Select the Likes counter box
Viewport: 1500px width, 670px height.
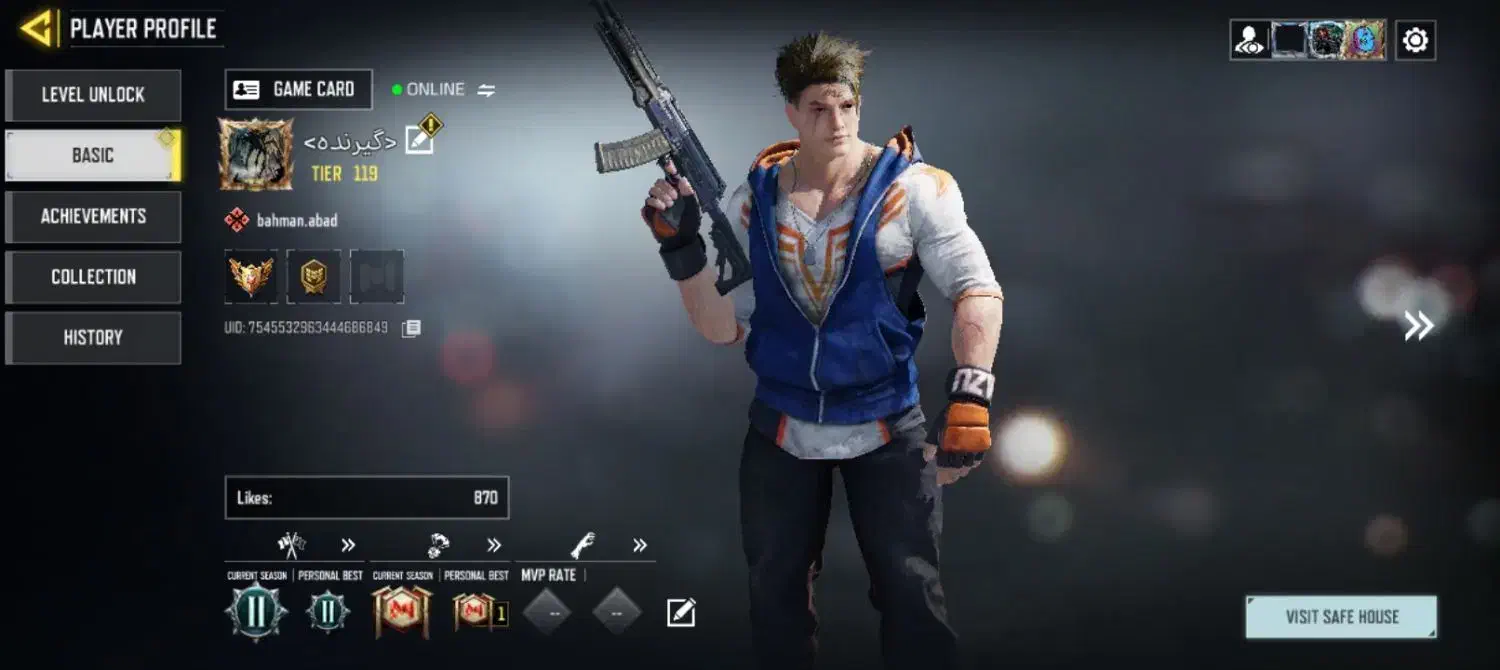pyautogui.click(x=366, y=497)
